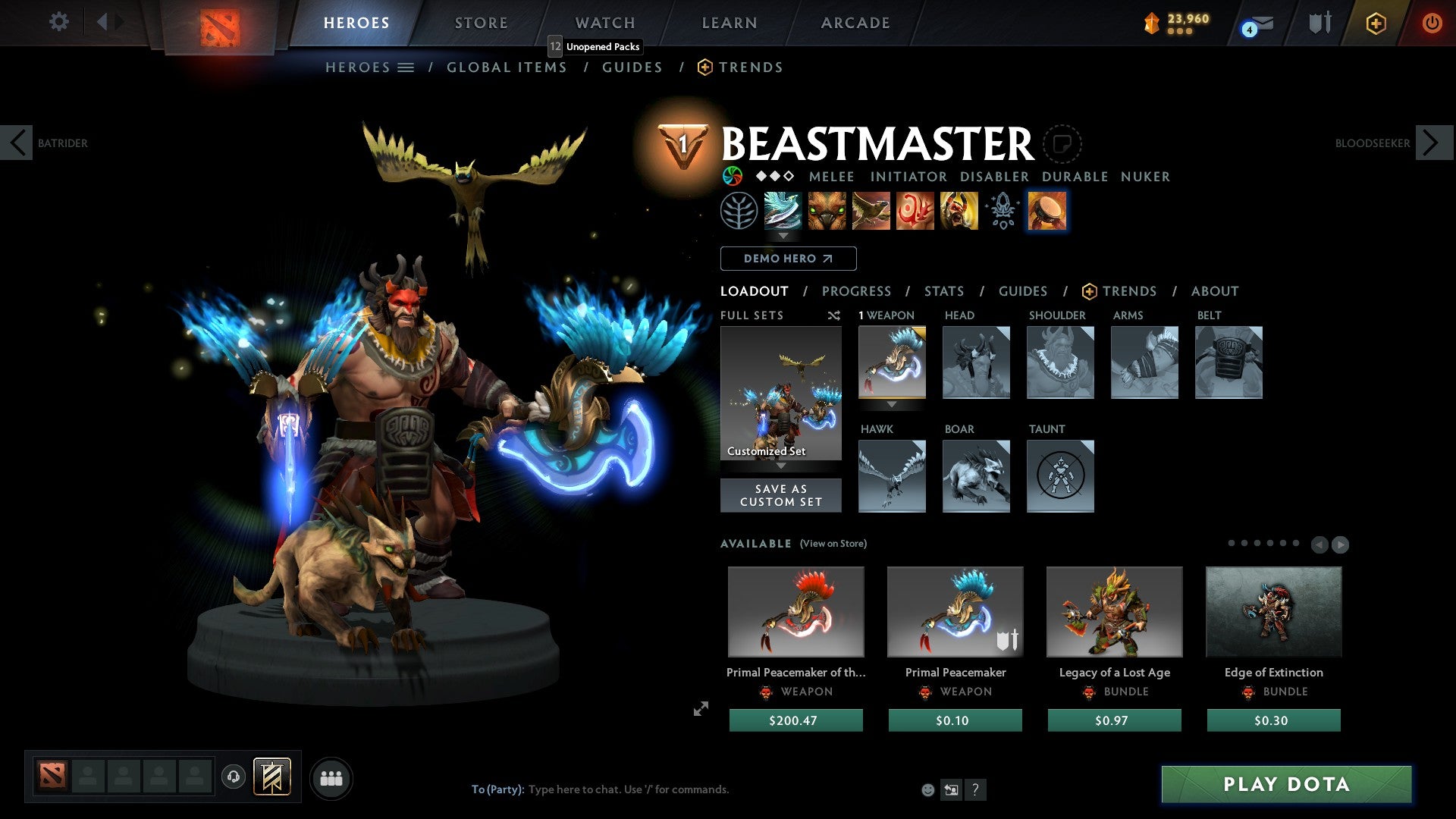Open the View on Store link
Screen dimensions: 1456x819
[x=834, y=544]
